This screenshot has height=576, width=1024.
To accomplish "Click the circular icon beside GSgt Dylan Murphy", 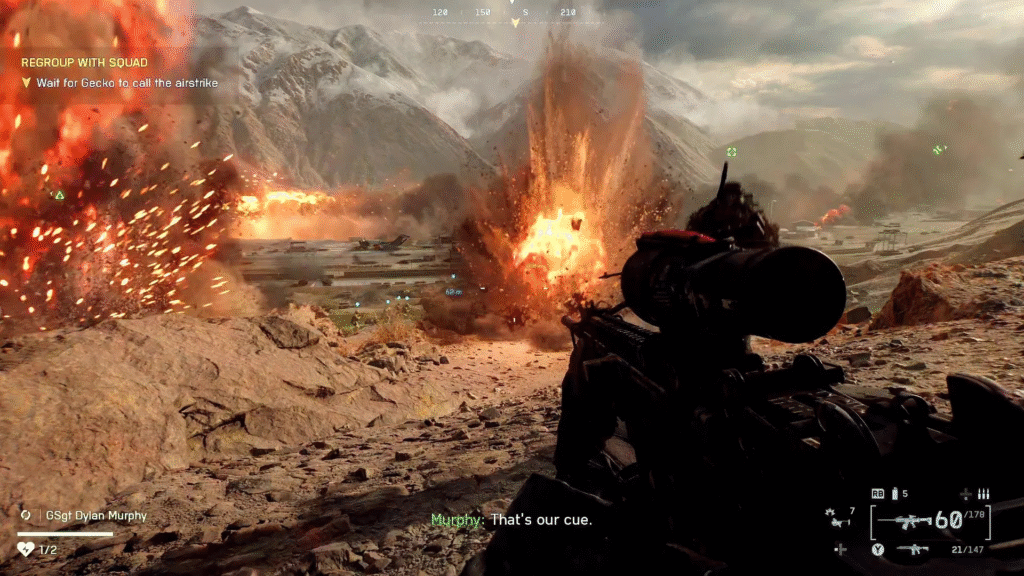I will click(26, 516).
